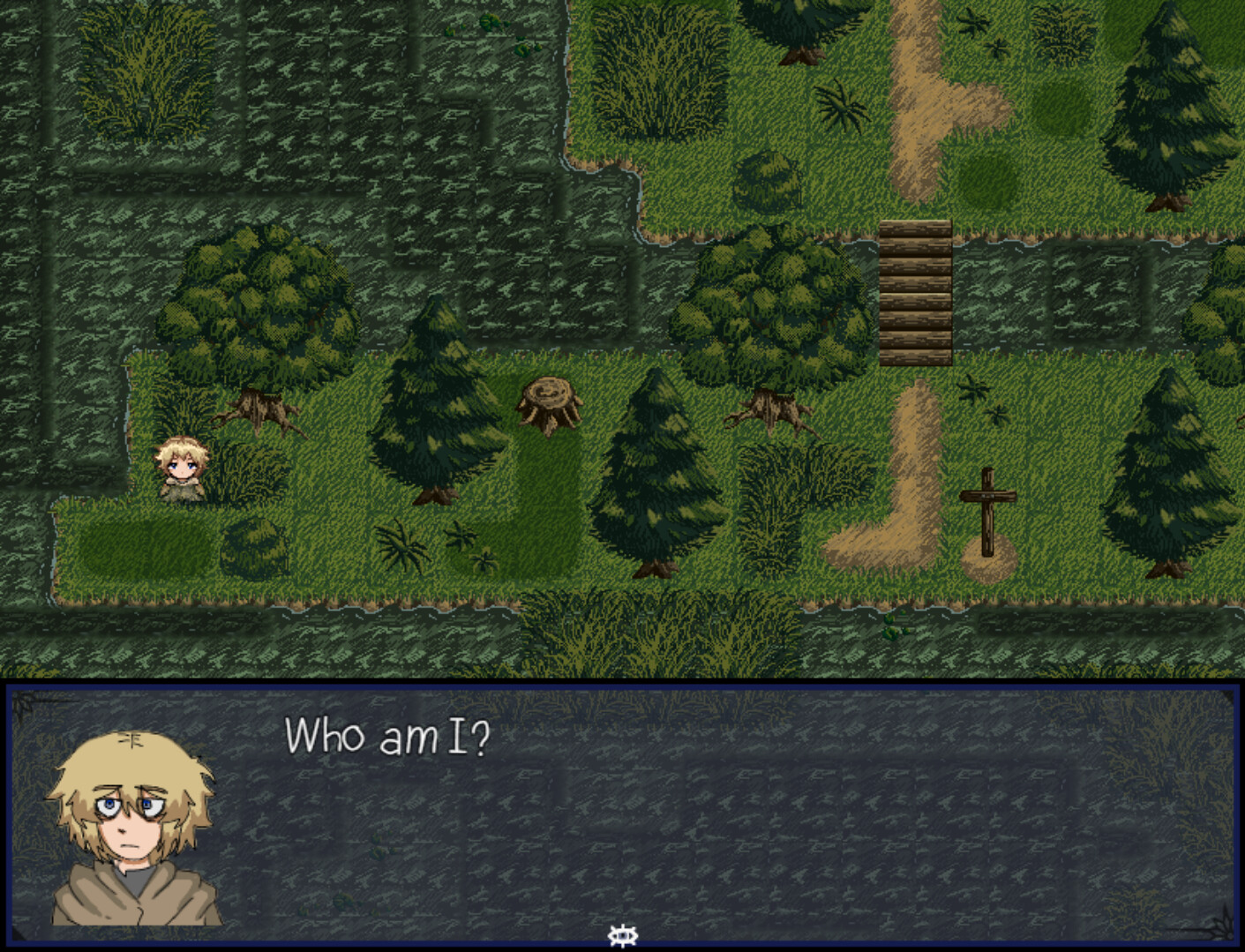The height and width of the screenshot is (952, 1245).
Task: Select the player character sprite in the forest
Action: (183, 468)
